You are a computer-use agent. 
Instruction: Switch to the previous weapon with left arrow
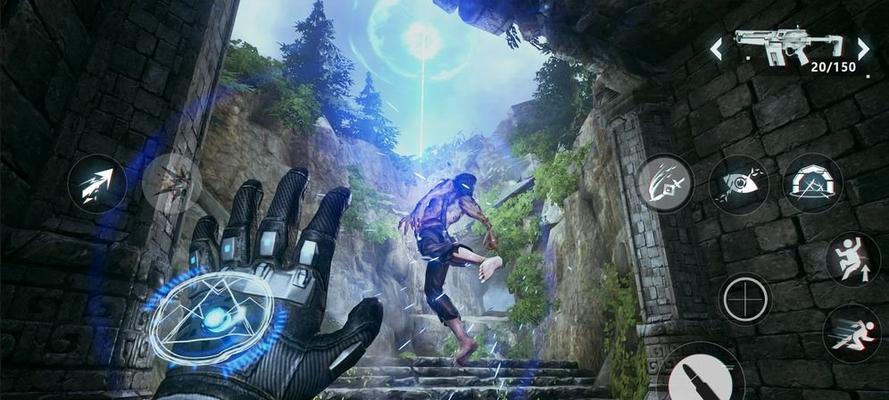point(716,48)
